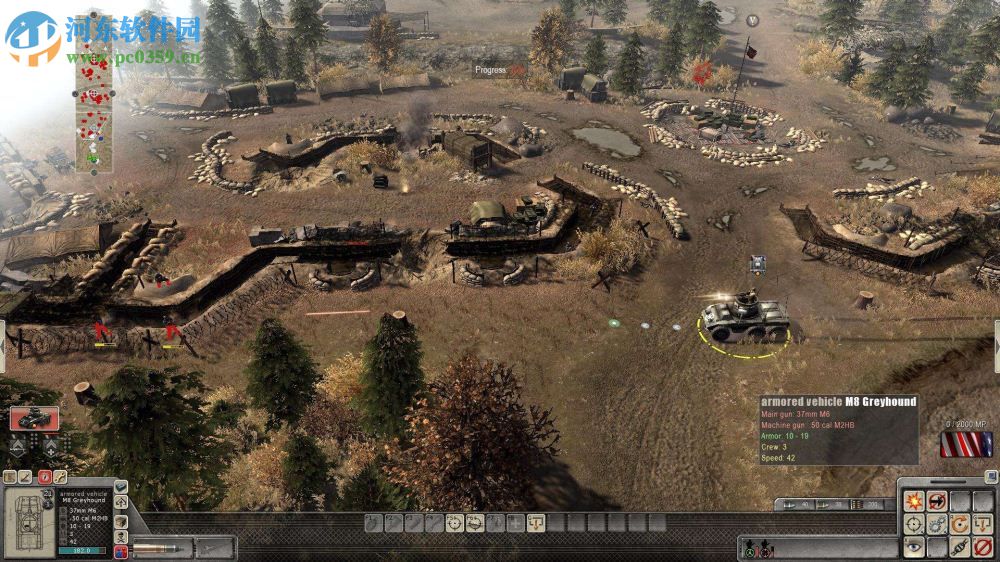Open the wrench repair option

[x=60, y=477]
